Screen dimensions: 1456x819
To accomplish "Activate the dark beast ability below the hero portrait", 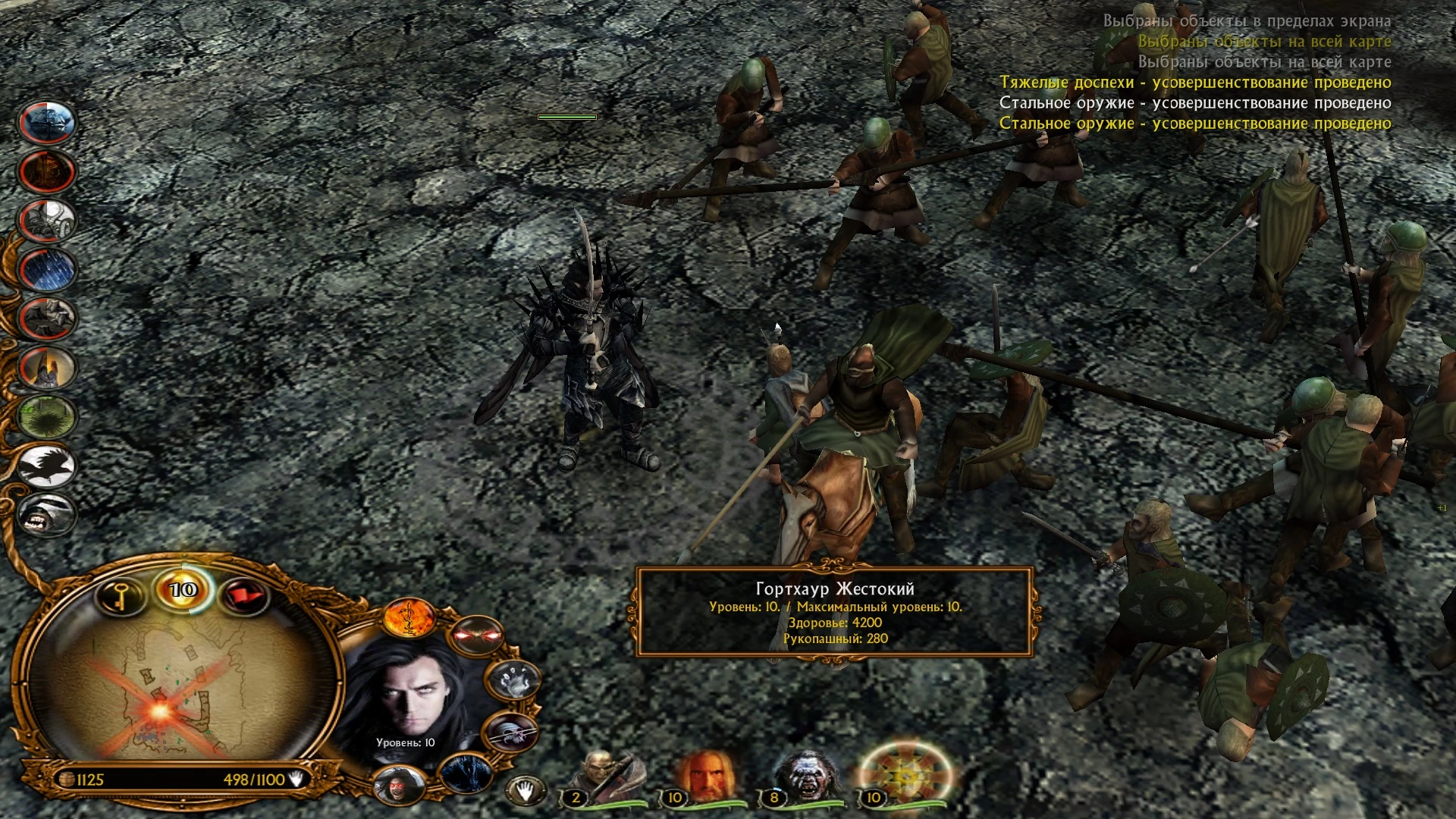I will (x=465, y=773).
